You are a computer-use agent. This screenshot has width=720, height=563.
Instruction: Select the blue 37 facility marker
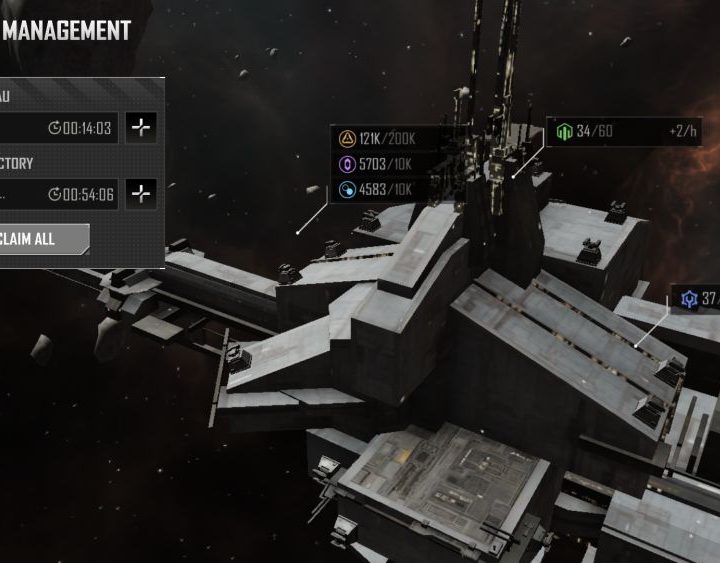[x=696, y=298]
